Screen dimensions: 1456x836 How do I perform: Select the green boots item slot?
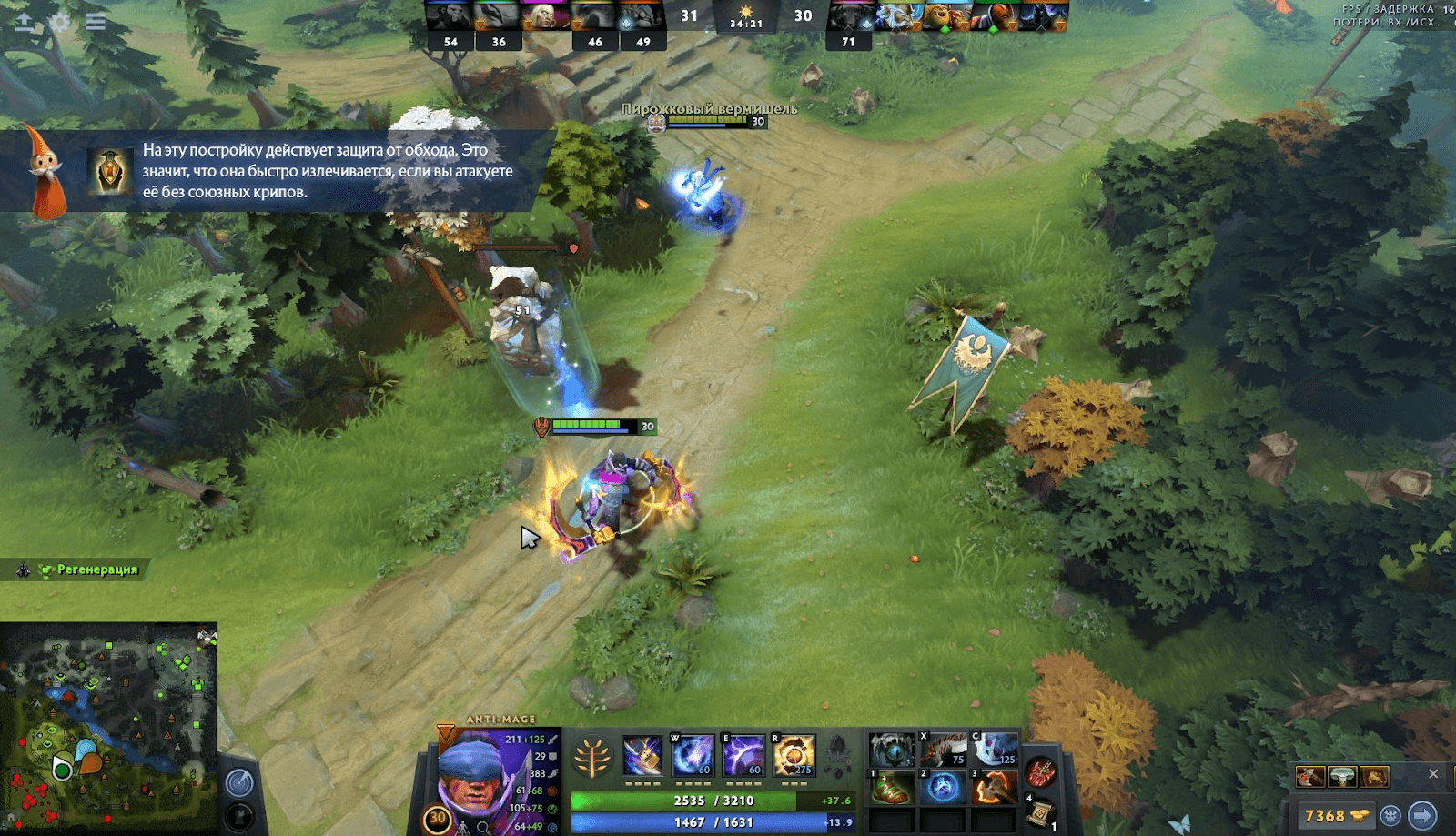point(892,788)
